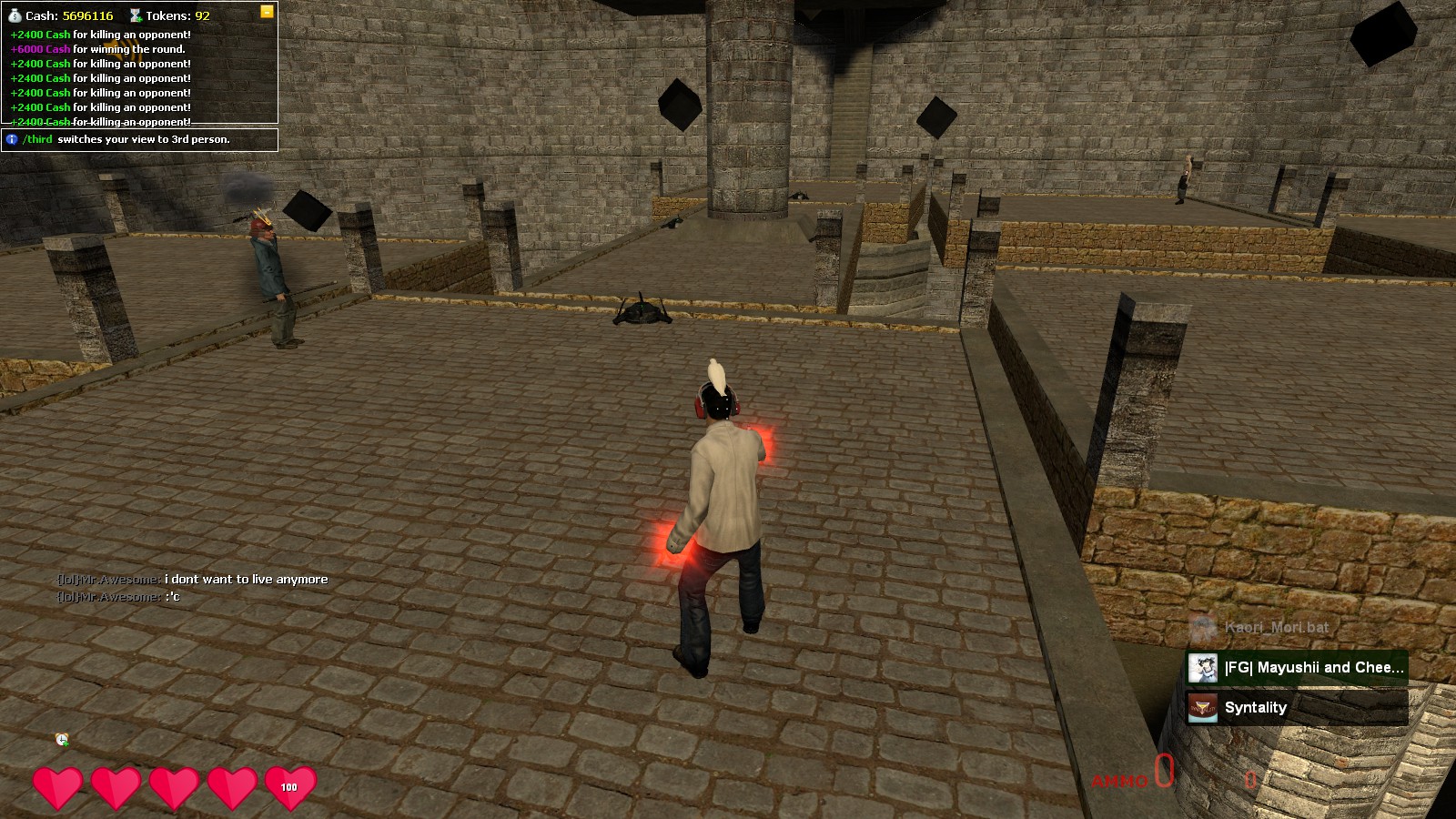Minimize the cash log with the yellow button

click(267, 12)
